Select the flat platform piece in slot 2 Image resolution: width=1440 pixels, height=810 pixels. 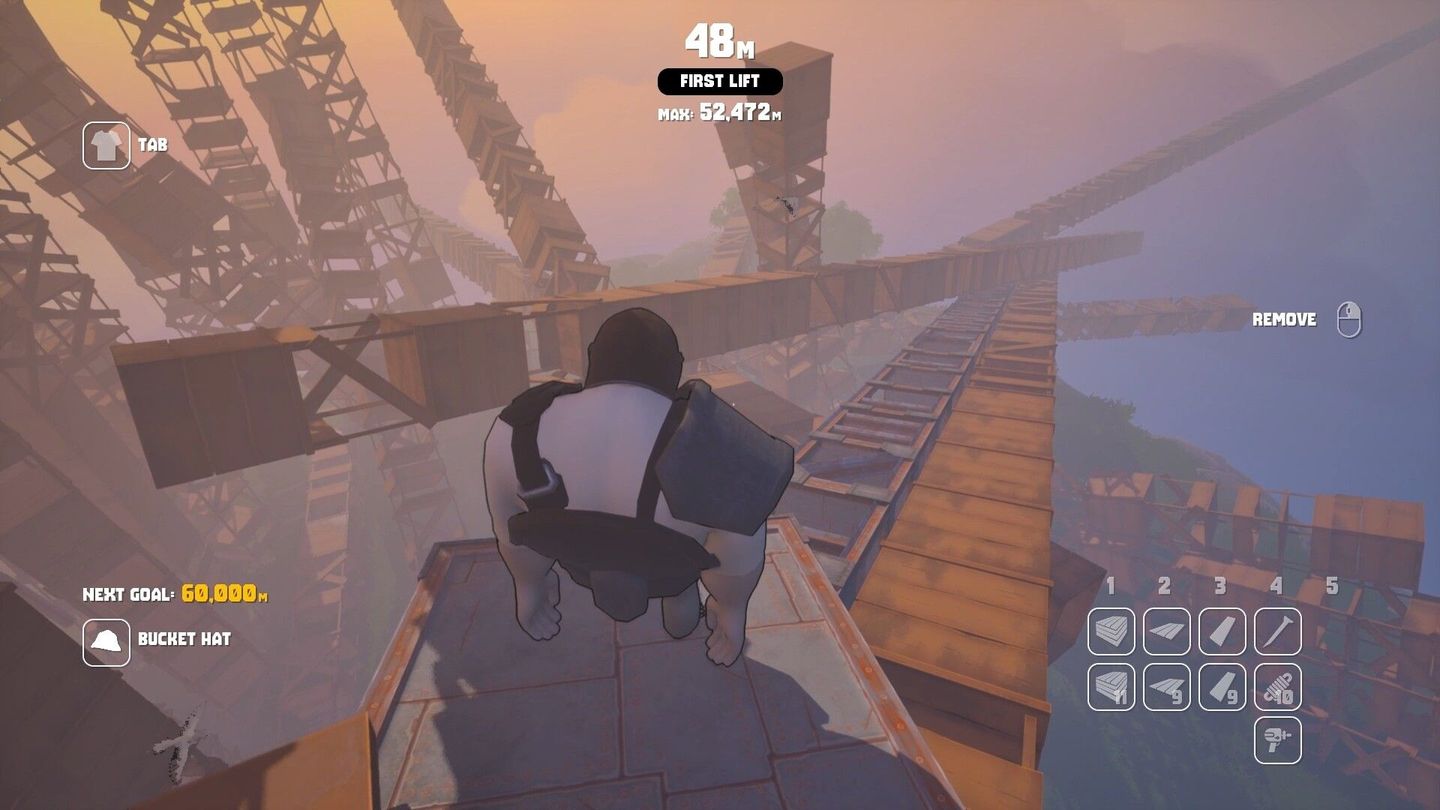tap(1165, 630)
